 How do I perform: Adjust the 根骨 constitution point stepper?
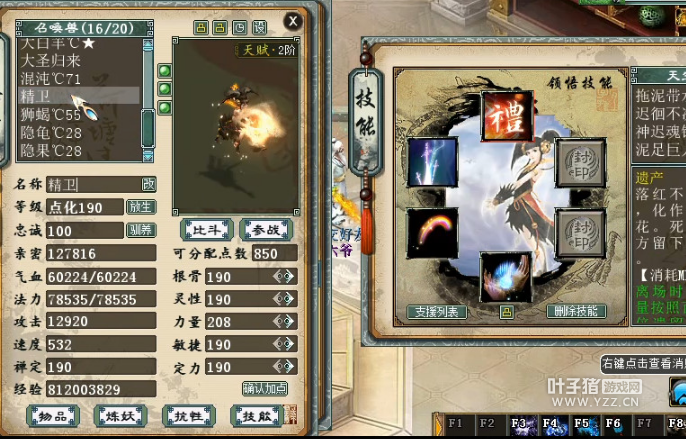pyautogui.click(x=284, y=276)
